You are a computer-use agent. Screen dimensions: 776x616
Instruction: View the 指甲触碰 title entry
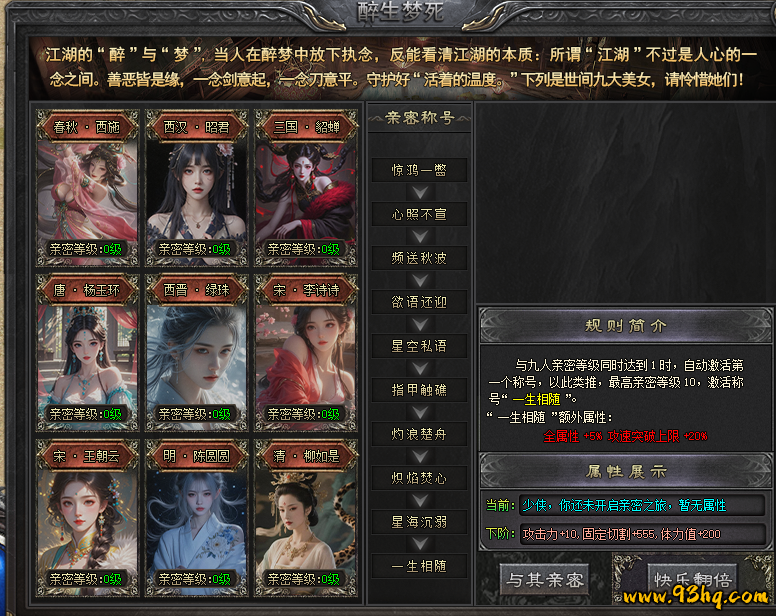(x=419, y=389)
